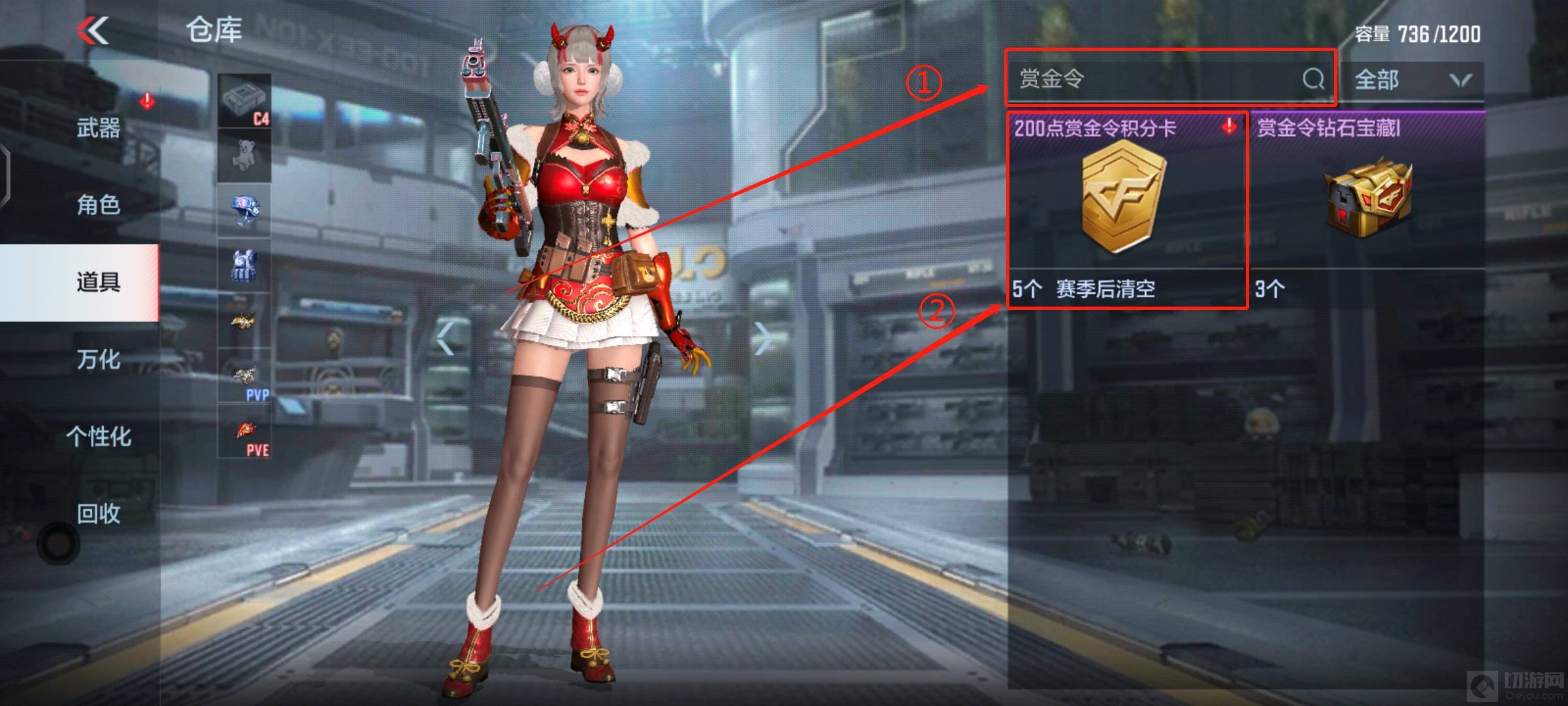Pick the teddy bear slot
This screenshot has height=706, width=1568.
point(244,156)
